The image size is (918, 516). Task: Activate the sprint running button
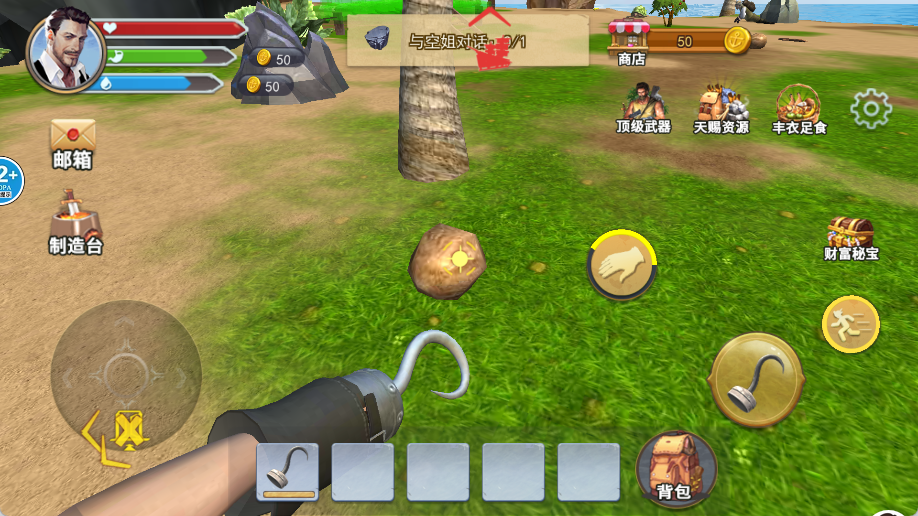(x=851, y=324)
